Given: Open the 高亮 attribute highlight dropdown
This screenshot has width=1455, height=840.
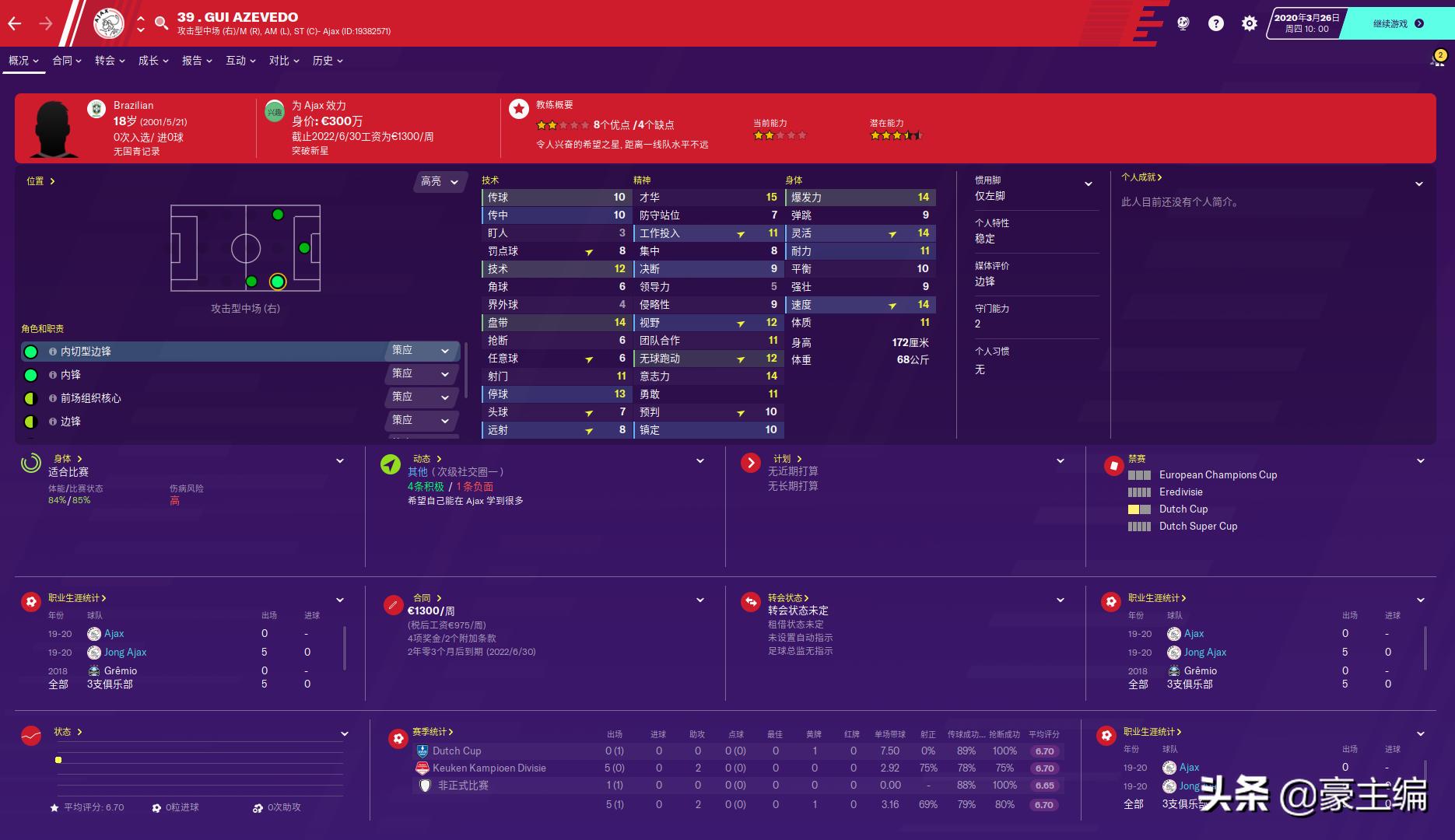Looking at the screenshot, I should [x=440, y=181].
